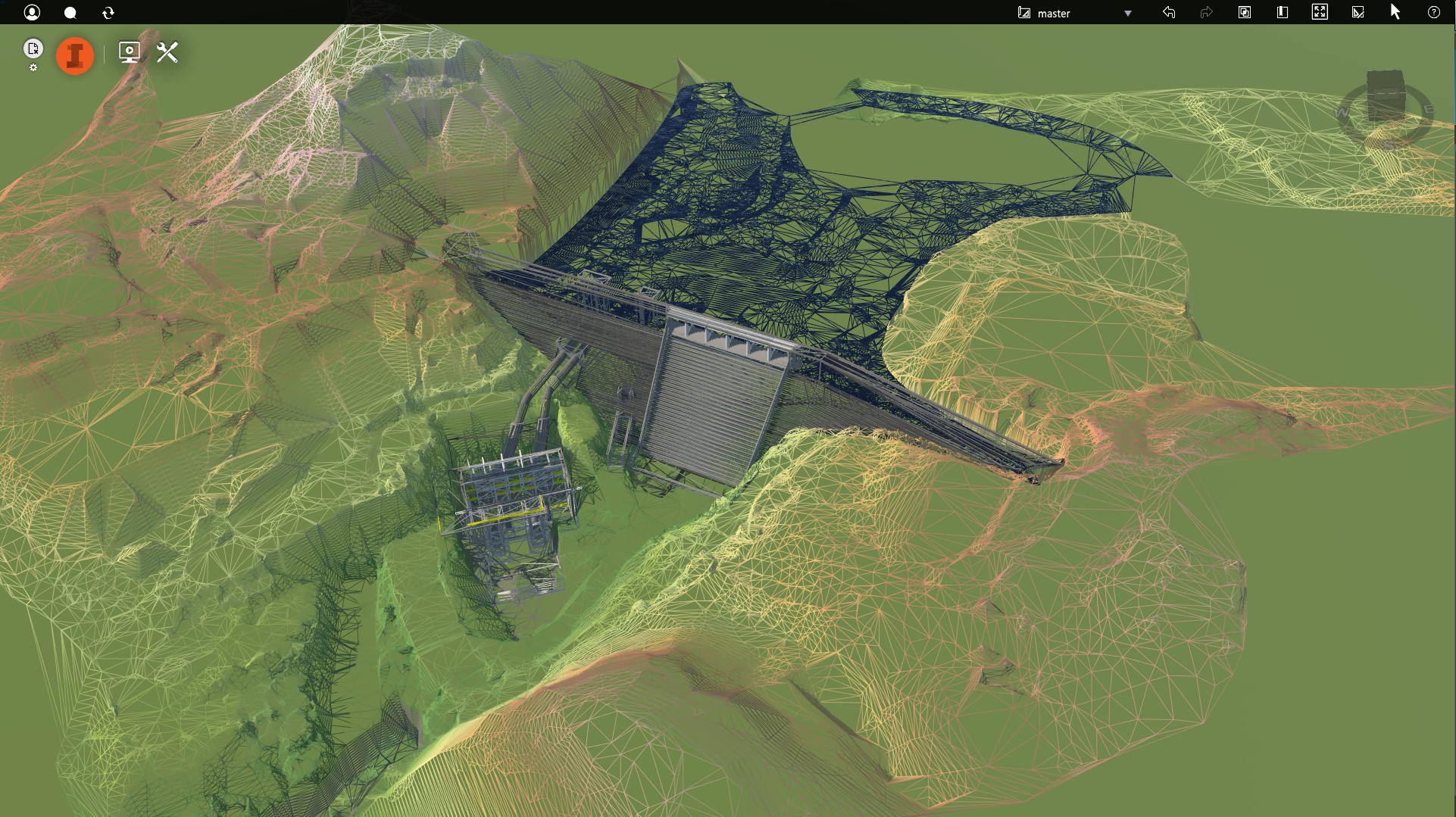This screenshot has height=817, width=1456.
Task: Open the settings gear below the file icon
Action: coord(33,67)
